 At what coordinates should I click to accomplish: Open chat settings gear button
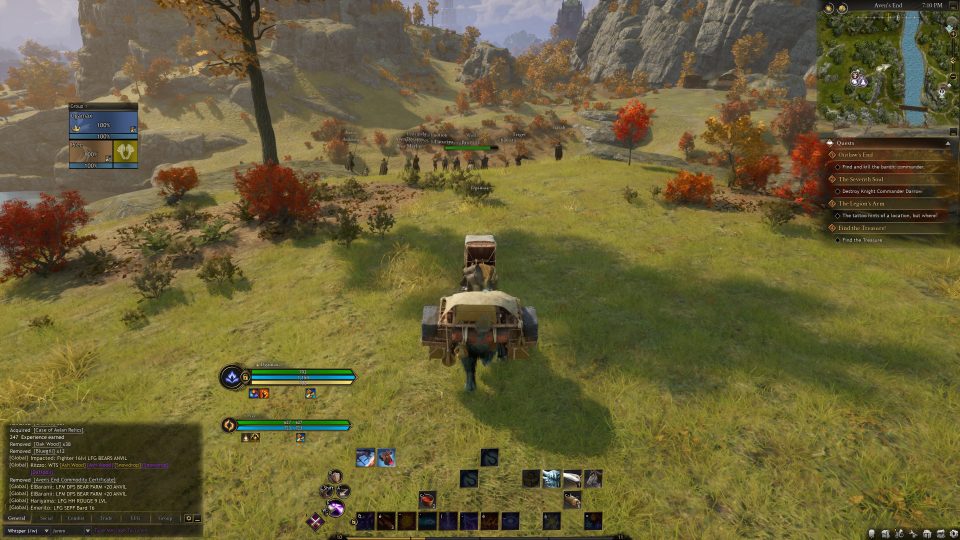188,518
